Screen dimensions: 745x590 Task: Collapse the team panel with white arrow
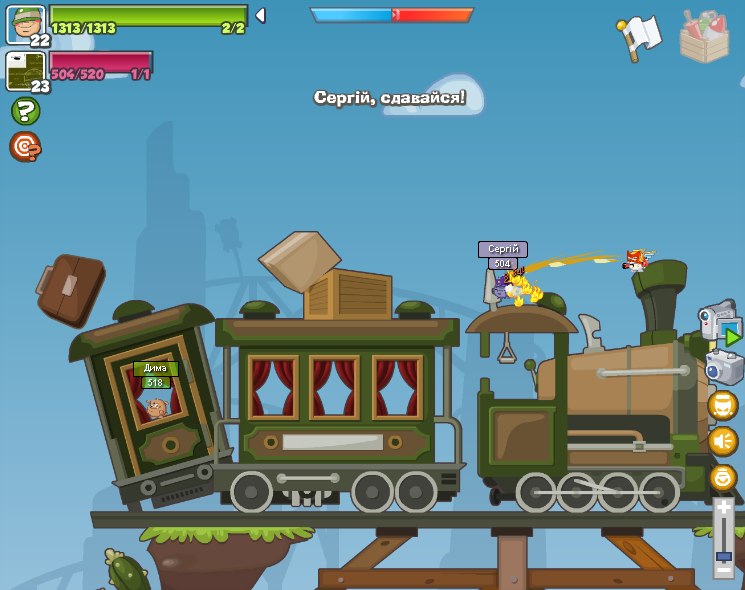[x=260, y=15]
